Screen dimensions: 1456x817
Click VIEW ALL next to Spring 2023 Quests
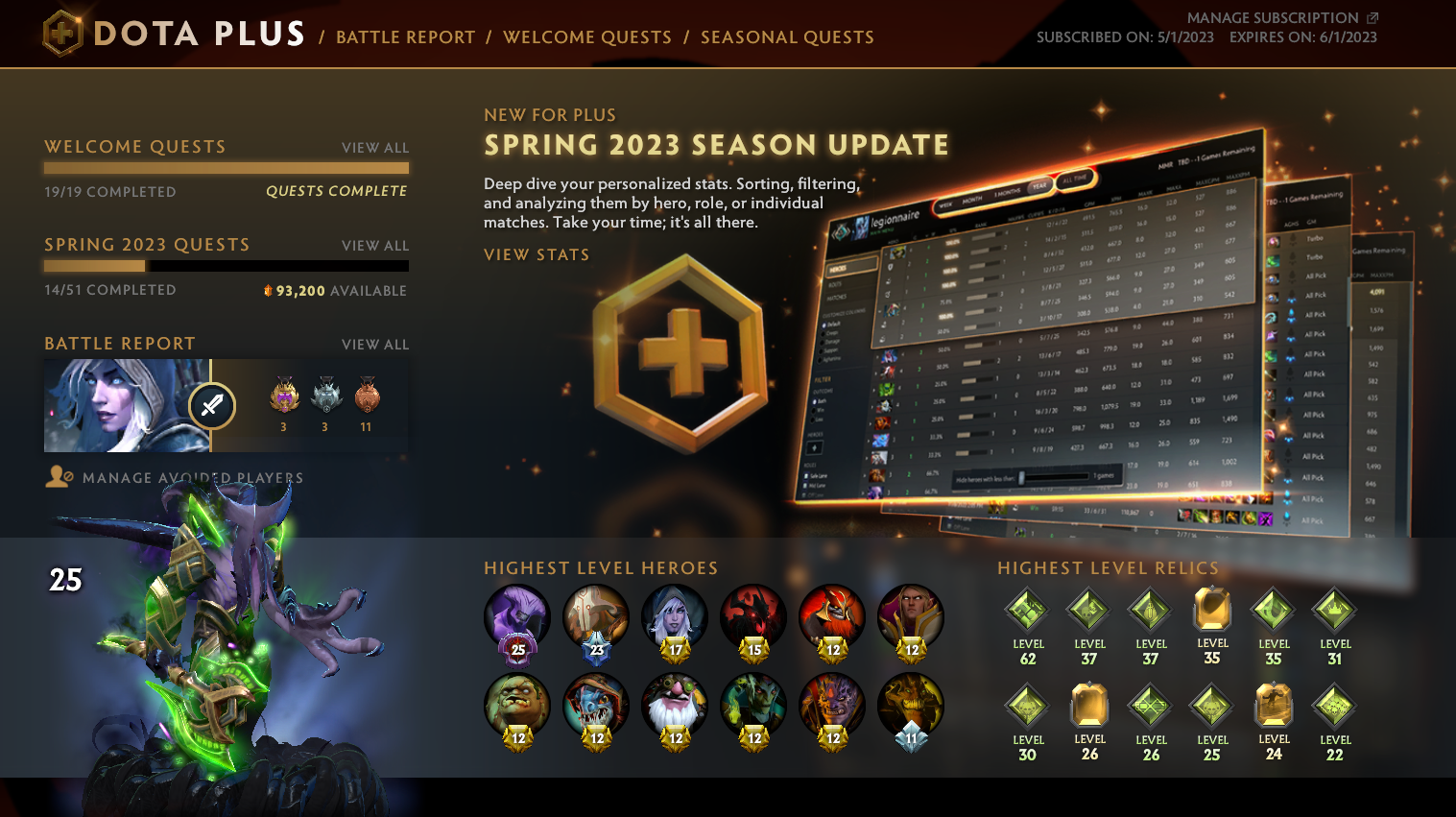[374, 246]
